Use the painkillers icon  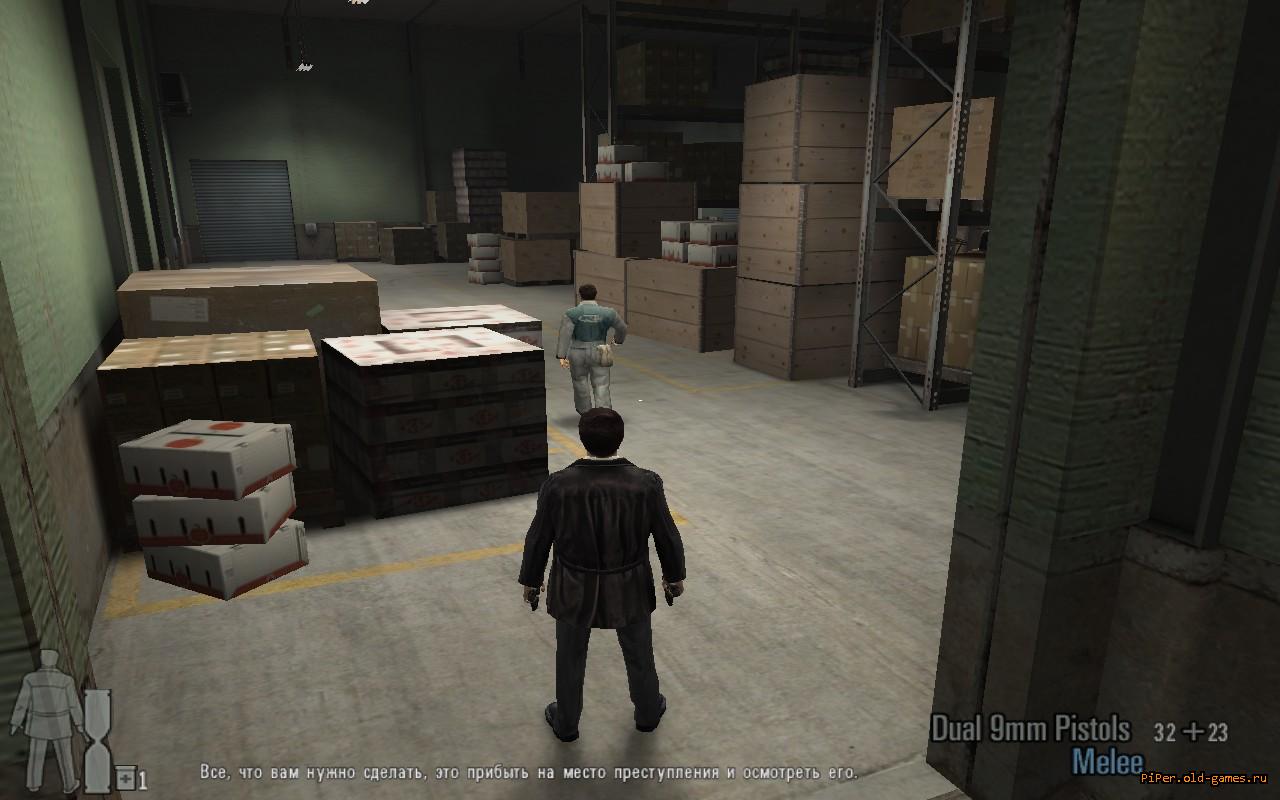[x=126, y=778]
